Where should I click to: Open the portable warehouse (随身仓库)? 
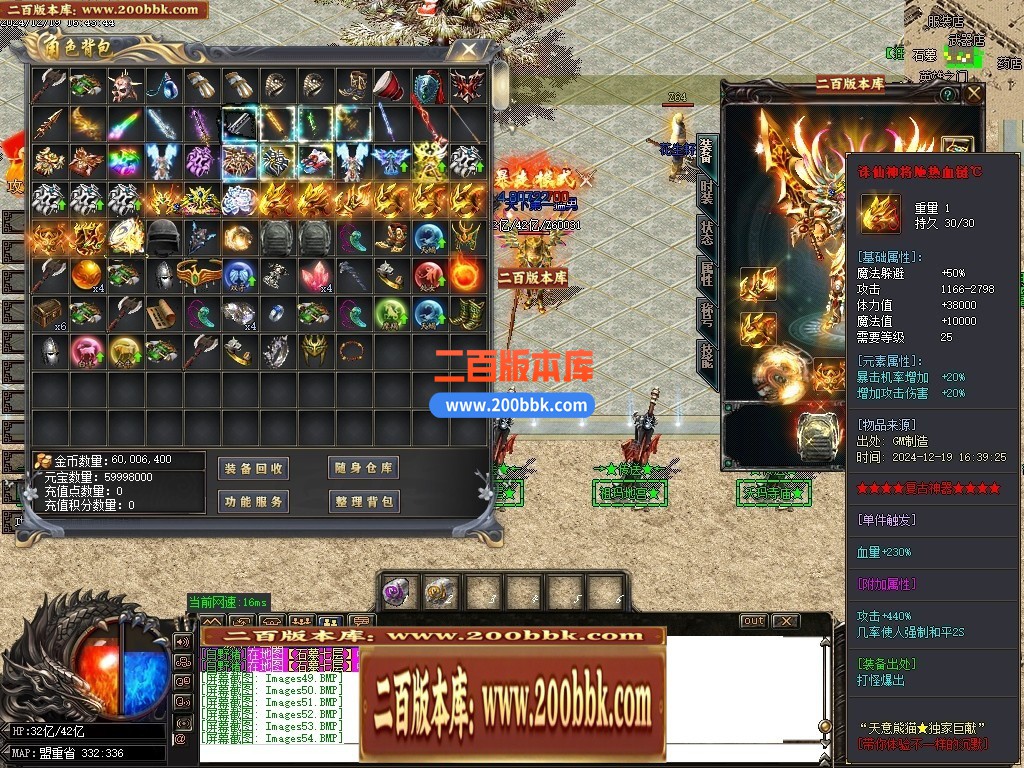(364, 468)
